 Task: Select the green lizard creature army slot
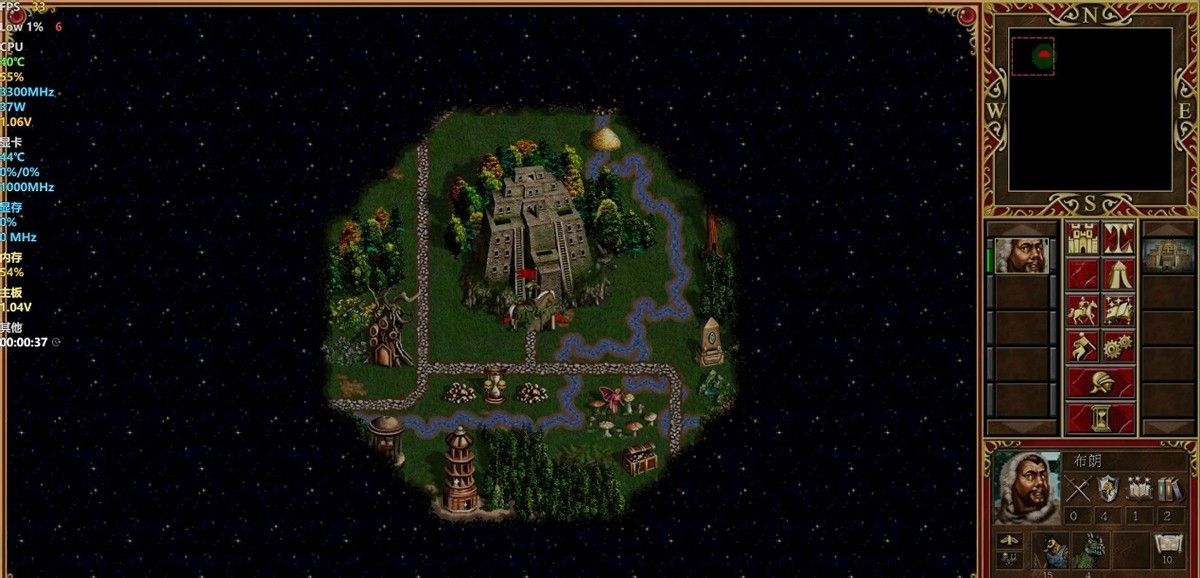(1087, 551)
